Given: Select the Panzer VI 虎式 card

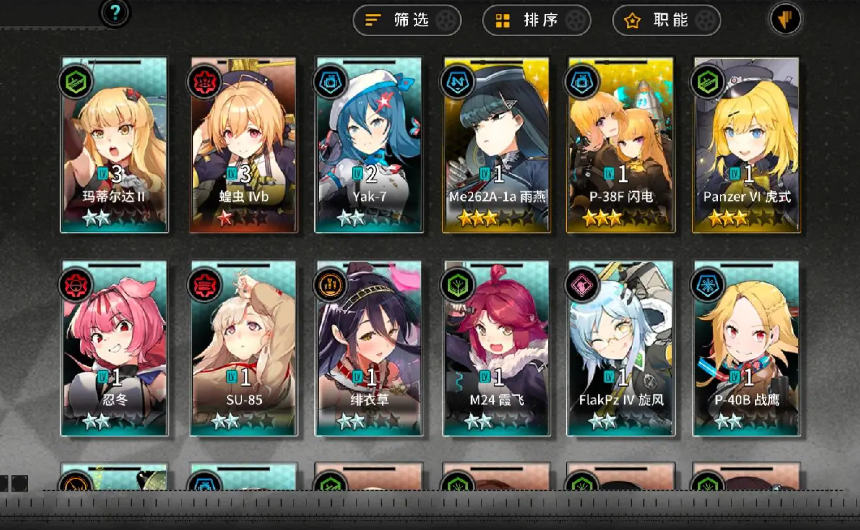Looking at the screenshot, I should [x=746, y=145].
